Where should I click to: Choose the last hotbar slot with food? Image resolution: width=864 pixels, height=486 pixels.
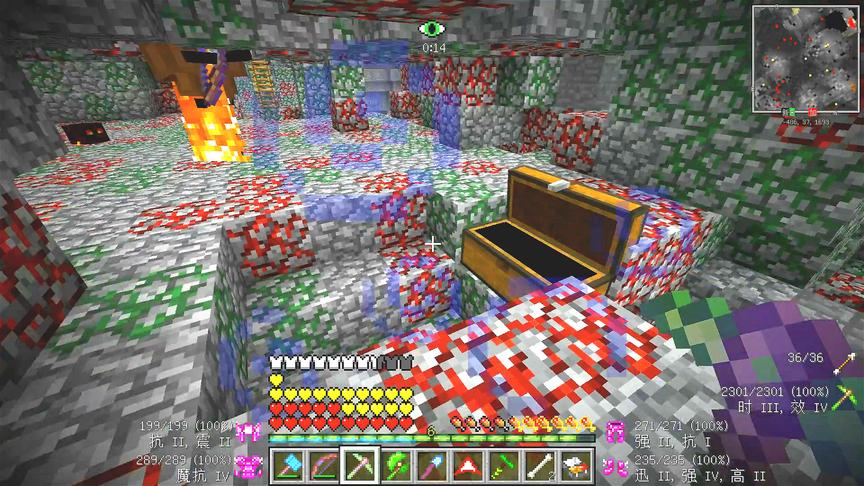tap(574, 465)
